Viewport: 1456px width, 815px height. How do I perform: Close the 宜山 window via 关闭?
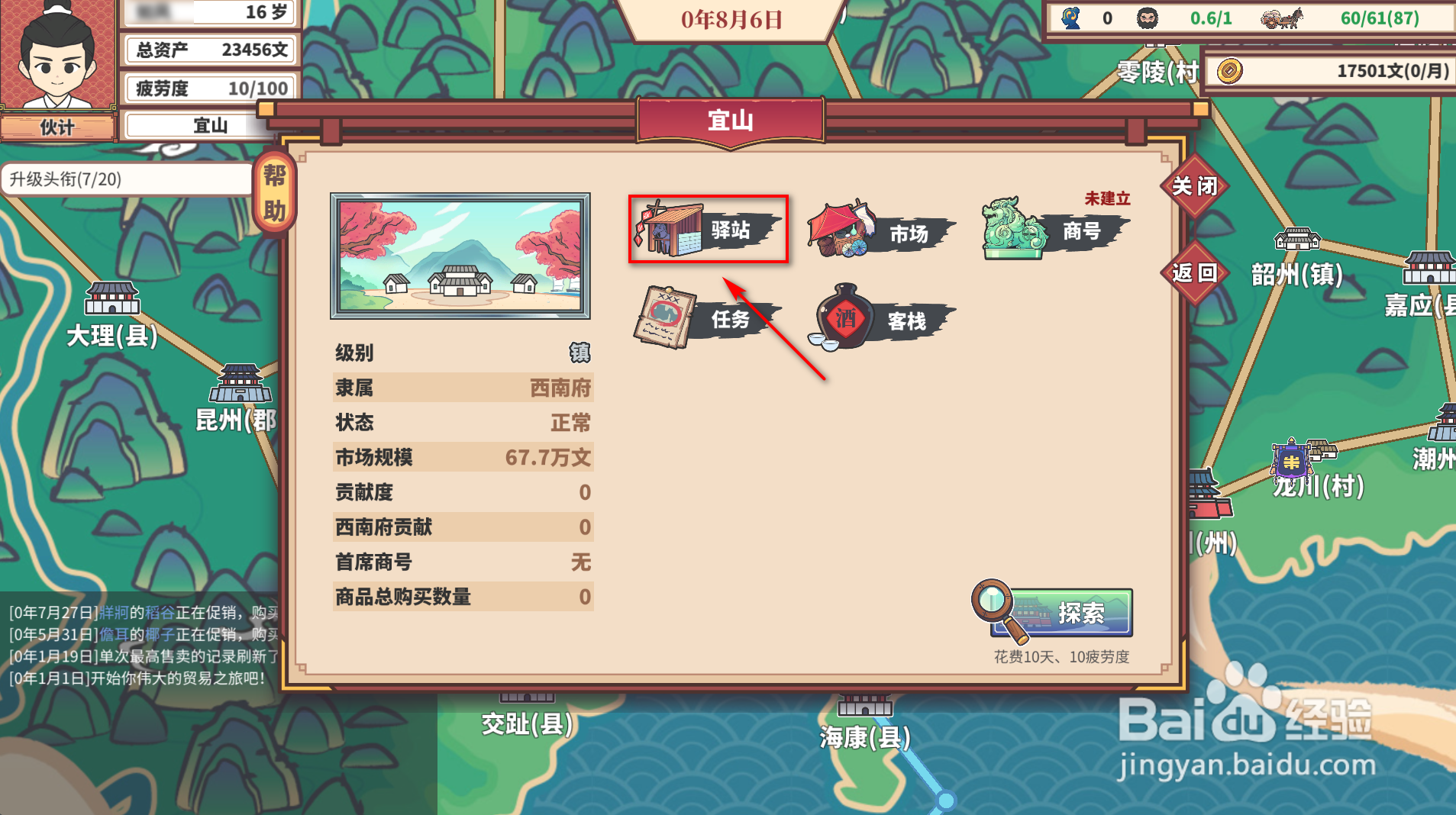point(1195,185)
